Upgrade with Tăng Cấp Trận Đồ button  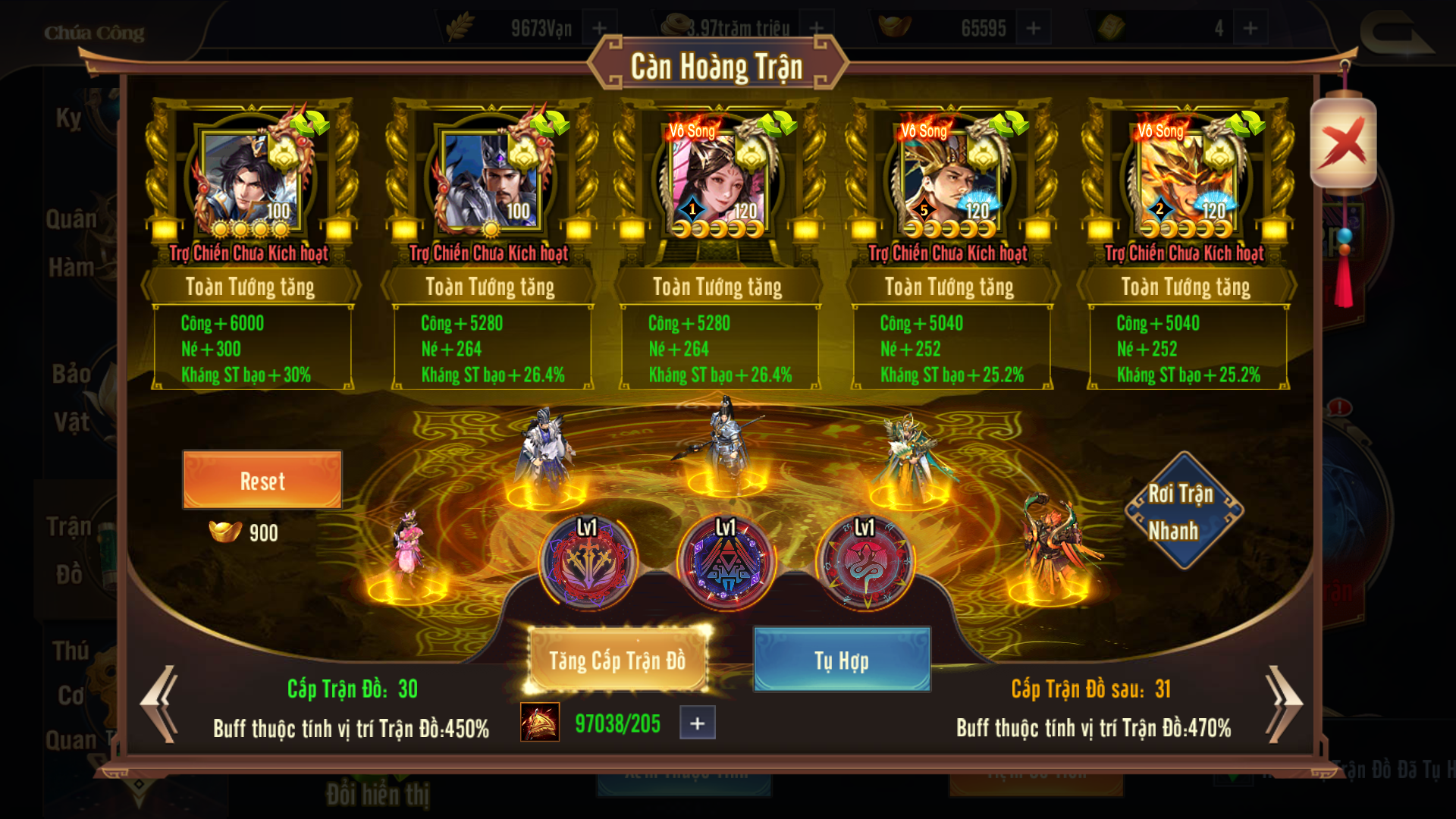617,661
